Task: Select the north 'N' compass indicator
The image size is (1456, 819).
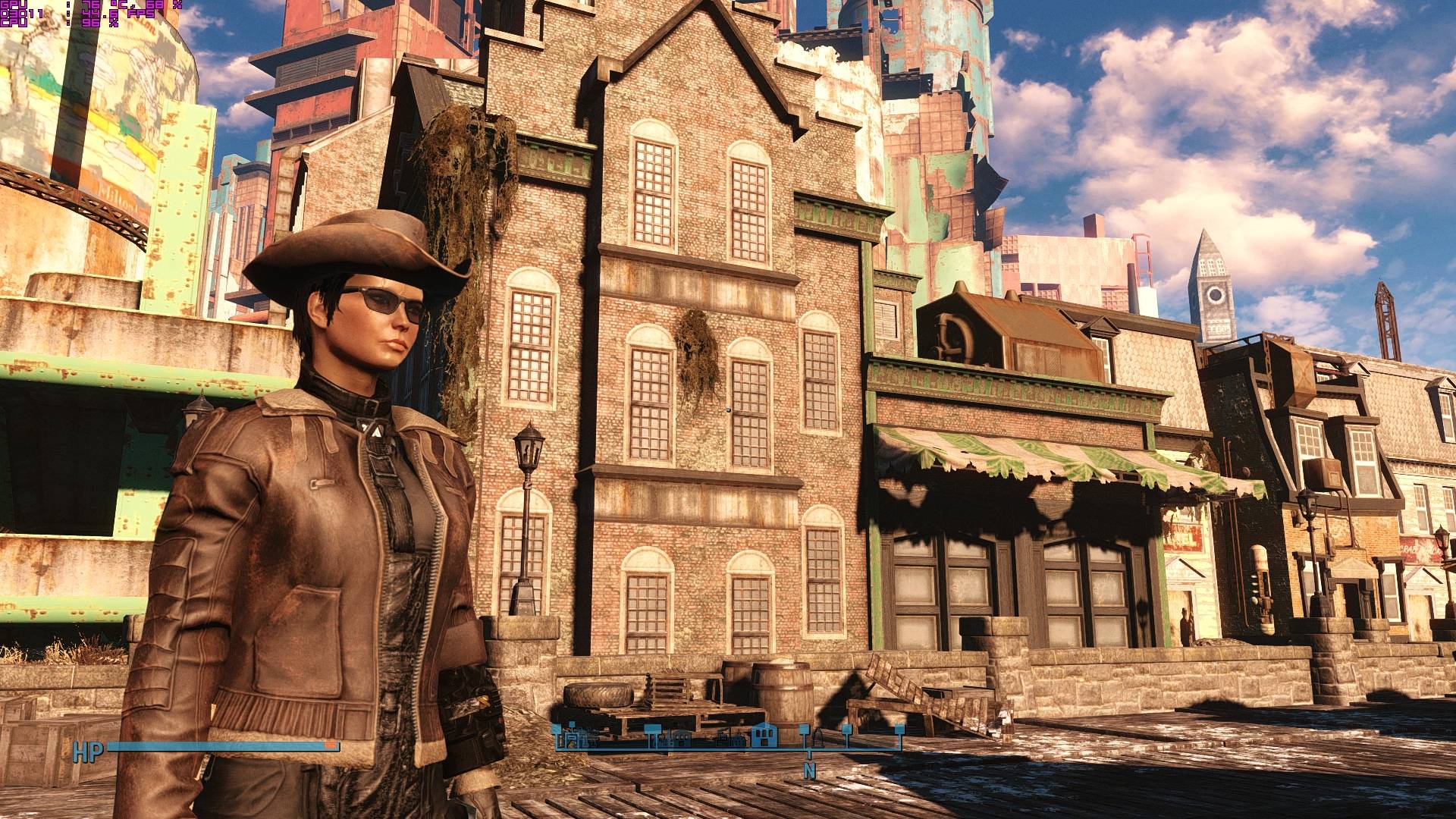Action: (809, 771)
